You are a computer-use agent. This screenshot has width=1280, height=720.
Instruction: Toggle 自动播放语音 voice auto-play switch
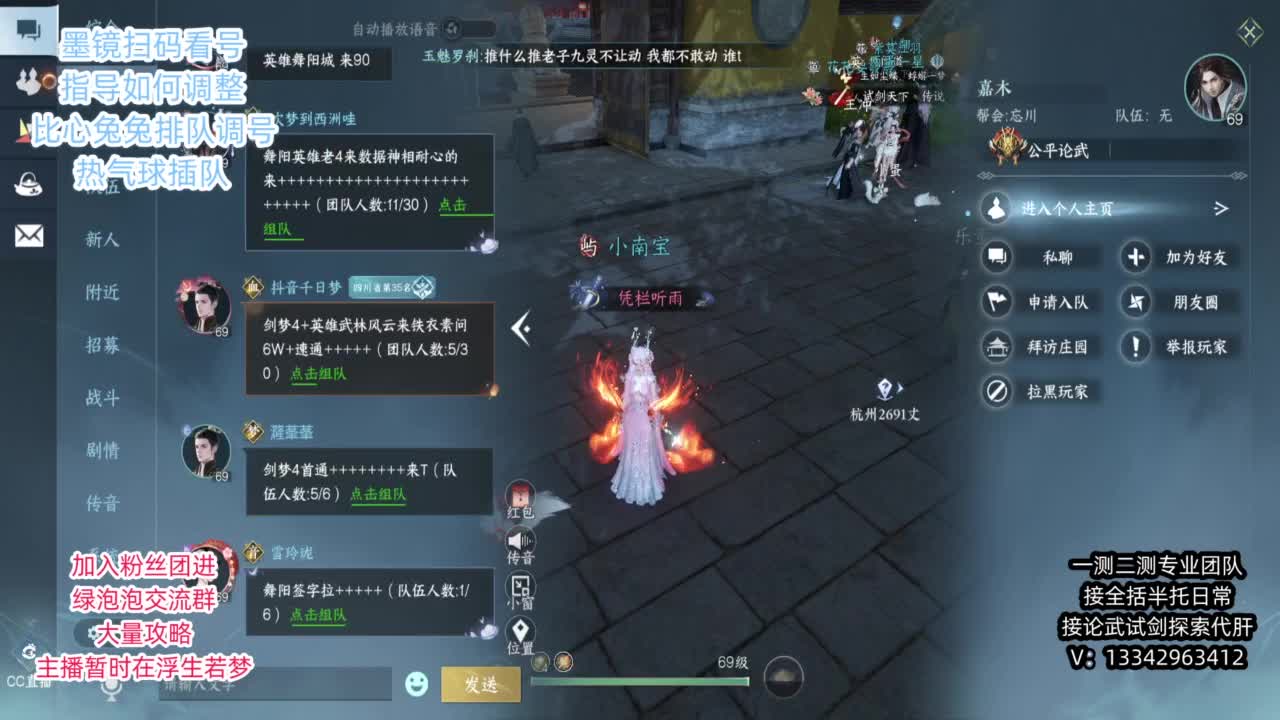(x=455, y=29)
